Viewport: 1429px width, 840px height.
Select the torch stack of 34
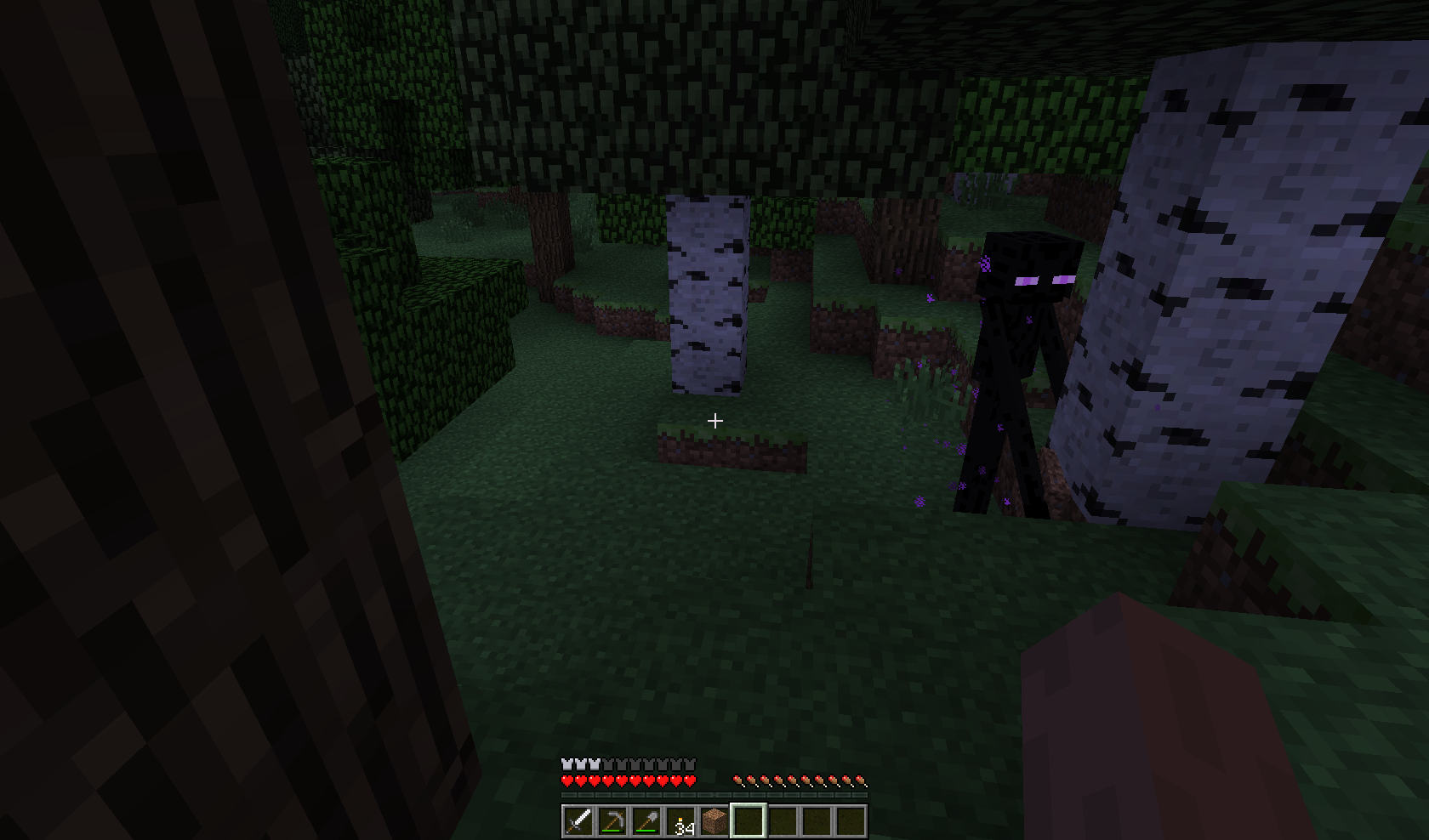point(680,821)
